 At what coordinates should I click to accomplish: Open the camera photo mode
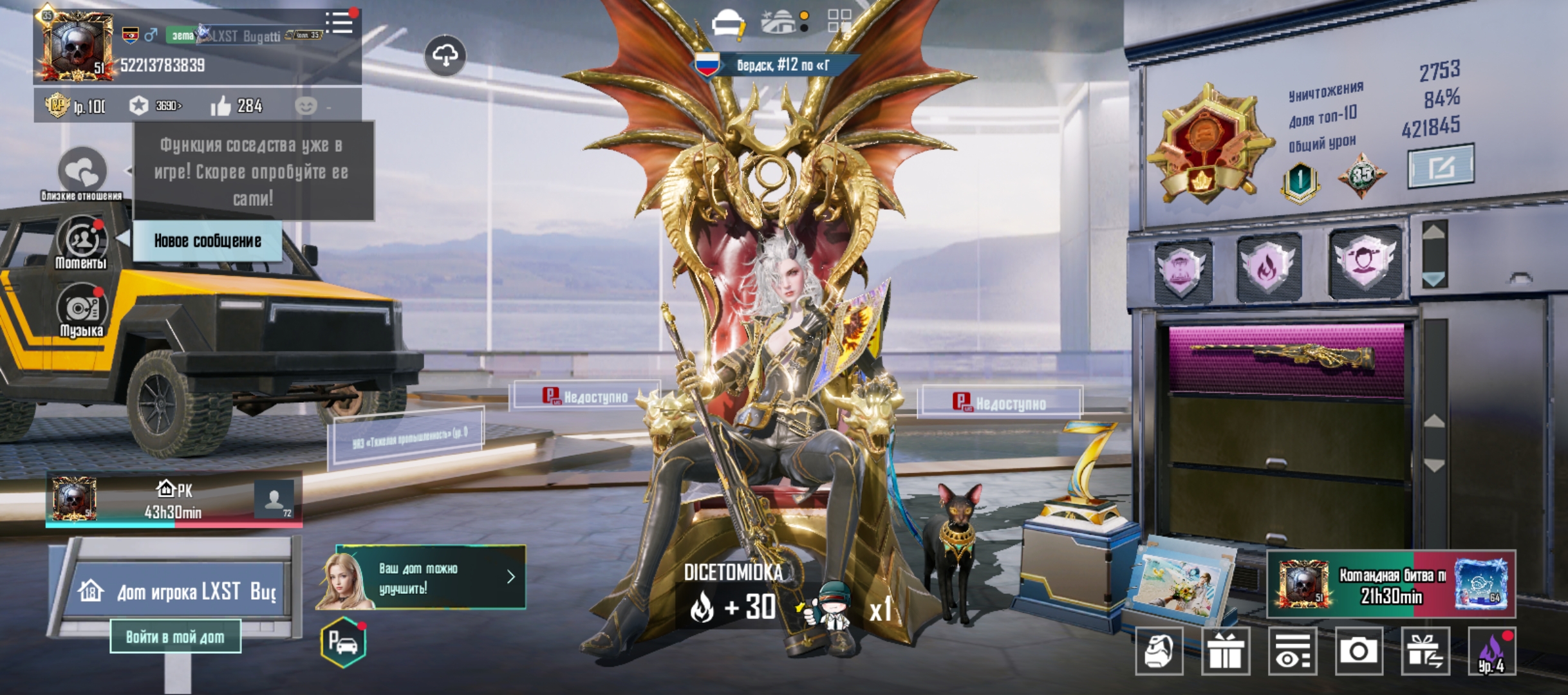point(1358,651)
